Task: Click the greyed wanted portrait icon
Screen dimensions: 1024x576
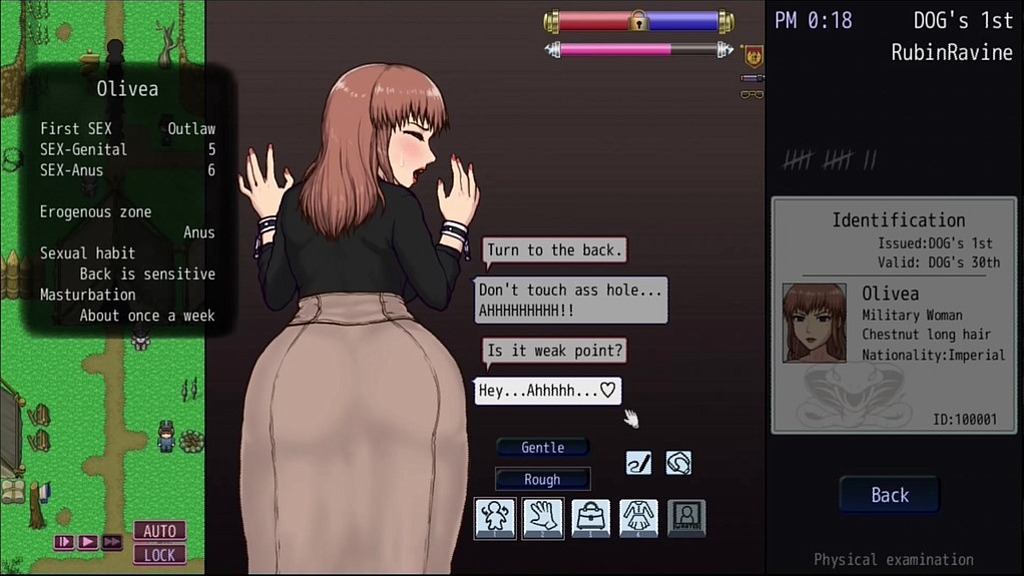Action: point(687,518)
